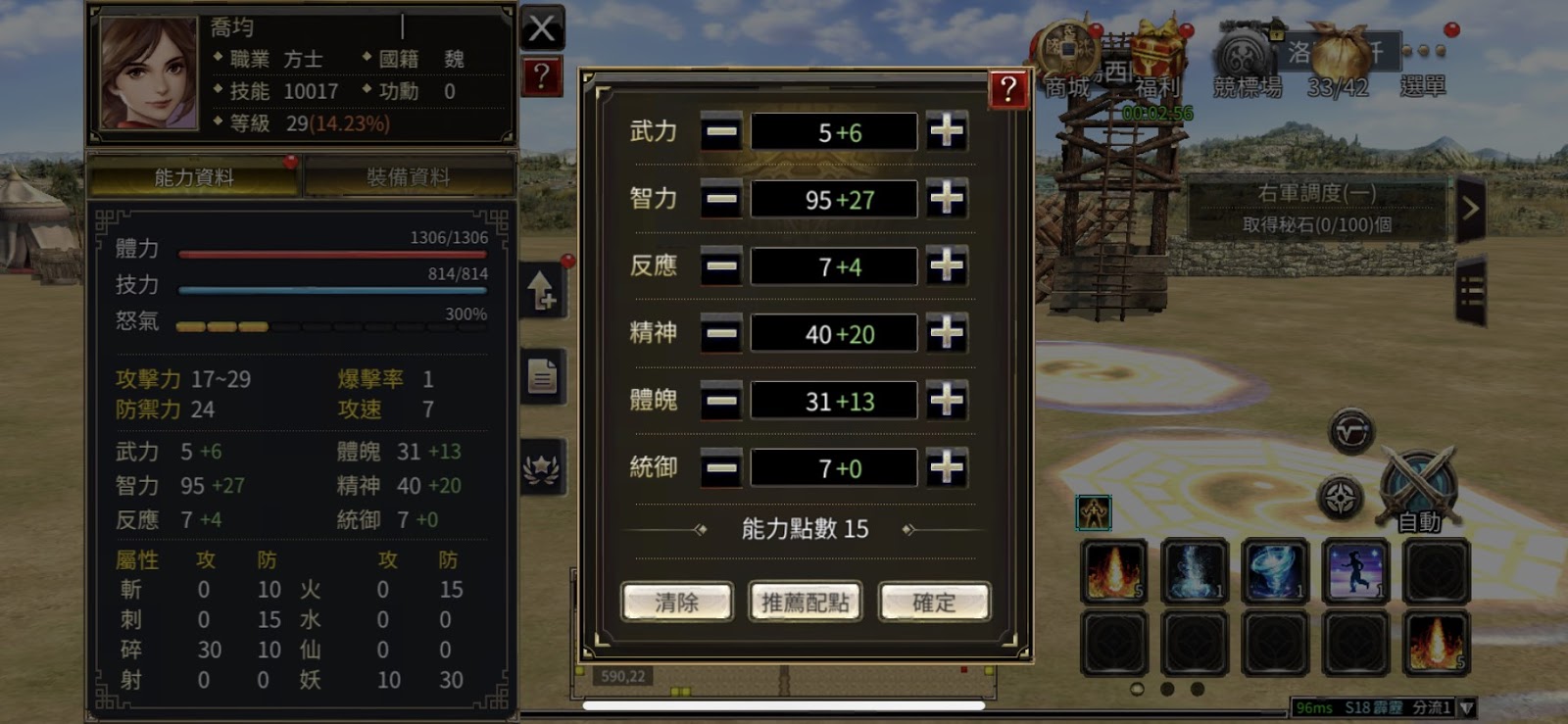Decrease 反應 using the minus button
Screen dimensions: 1568x724
(x=721, y=265)
